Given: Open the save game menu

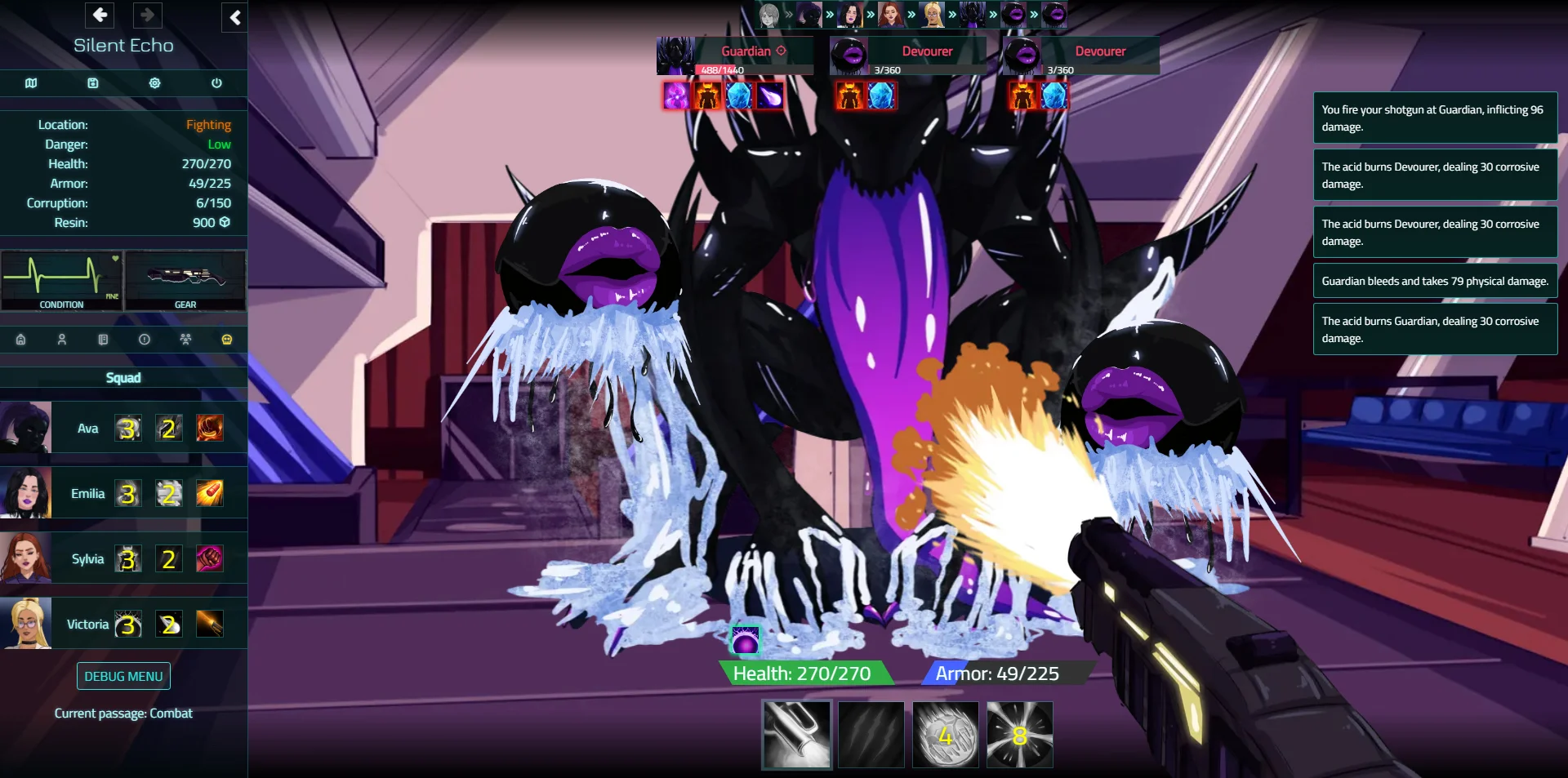Looking at the screenshot, I should [93, 83].
